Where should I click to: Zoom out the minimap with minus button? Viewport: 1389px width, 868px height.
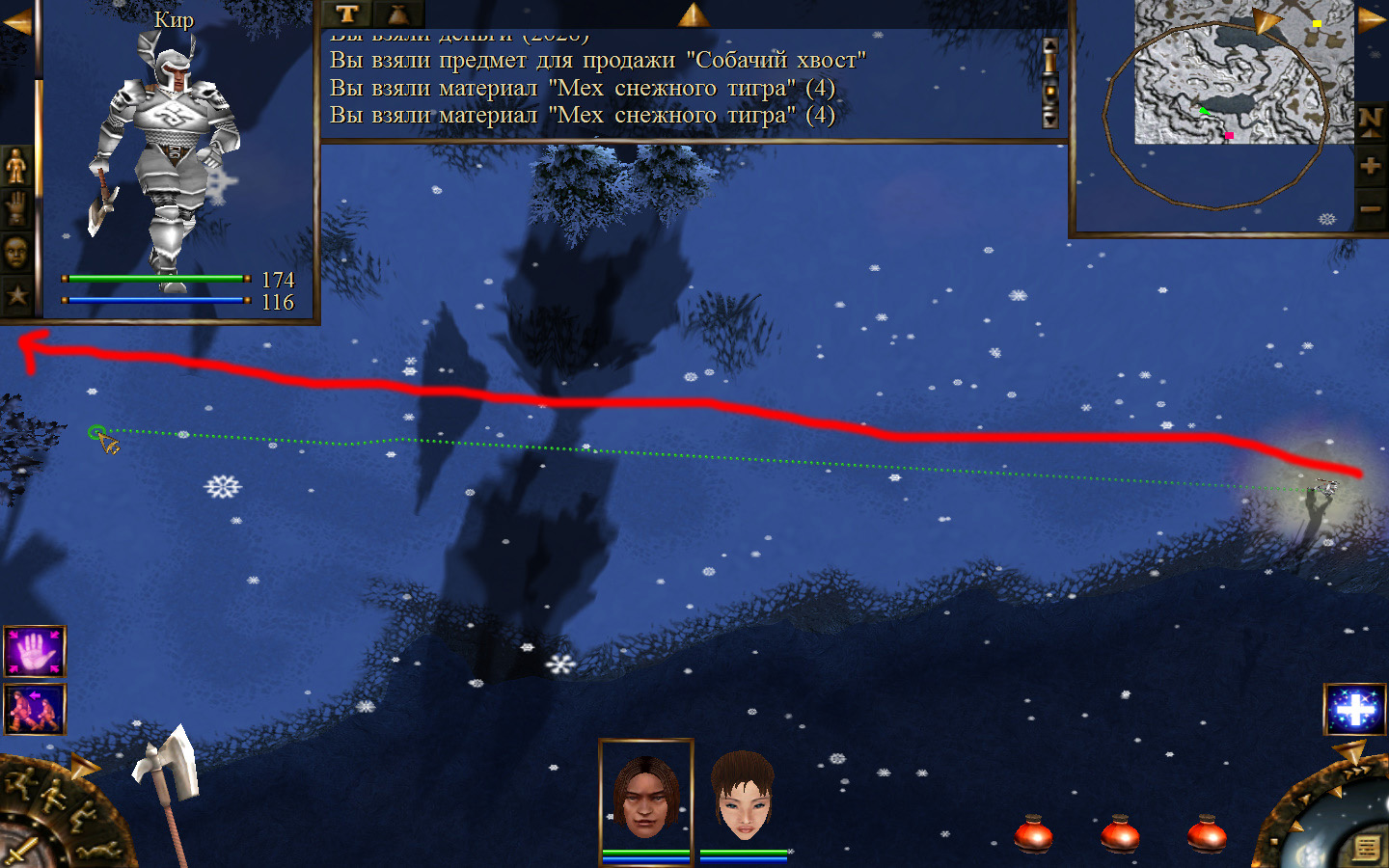pyautogui.click(x=1371, y=208)
